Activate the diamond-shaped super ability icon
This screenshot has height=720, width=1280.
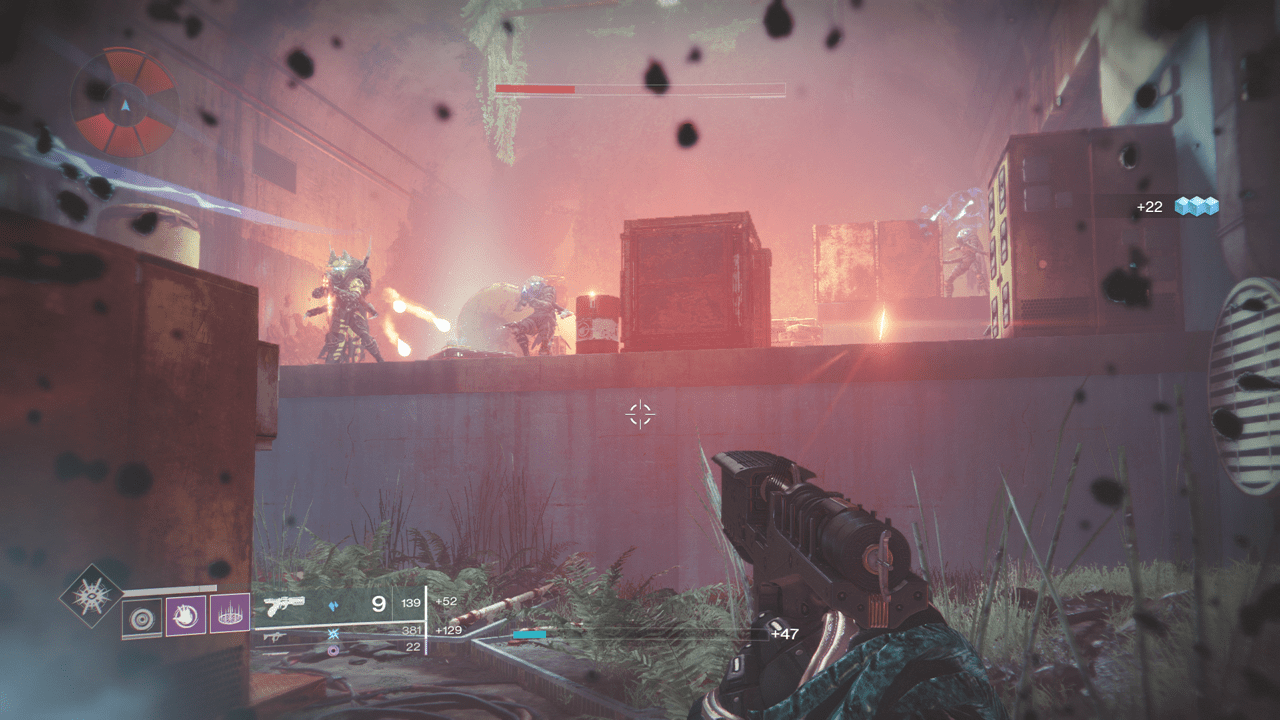pyautogui.click(x=92, y=596)
